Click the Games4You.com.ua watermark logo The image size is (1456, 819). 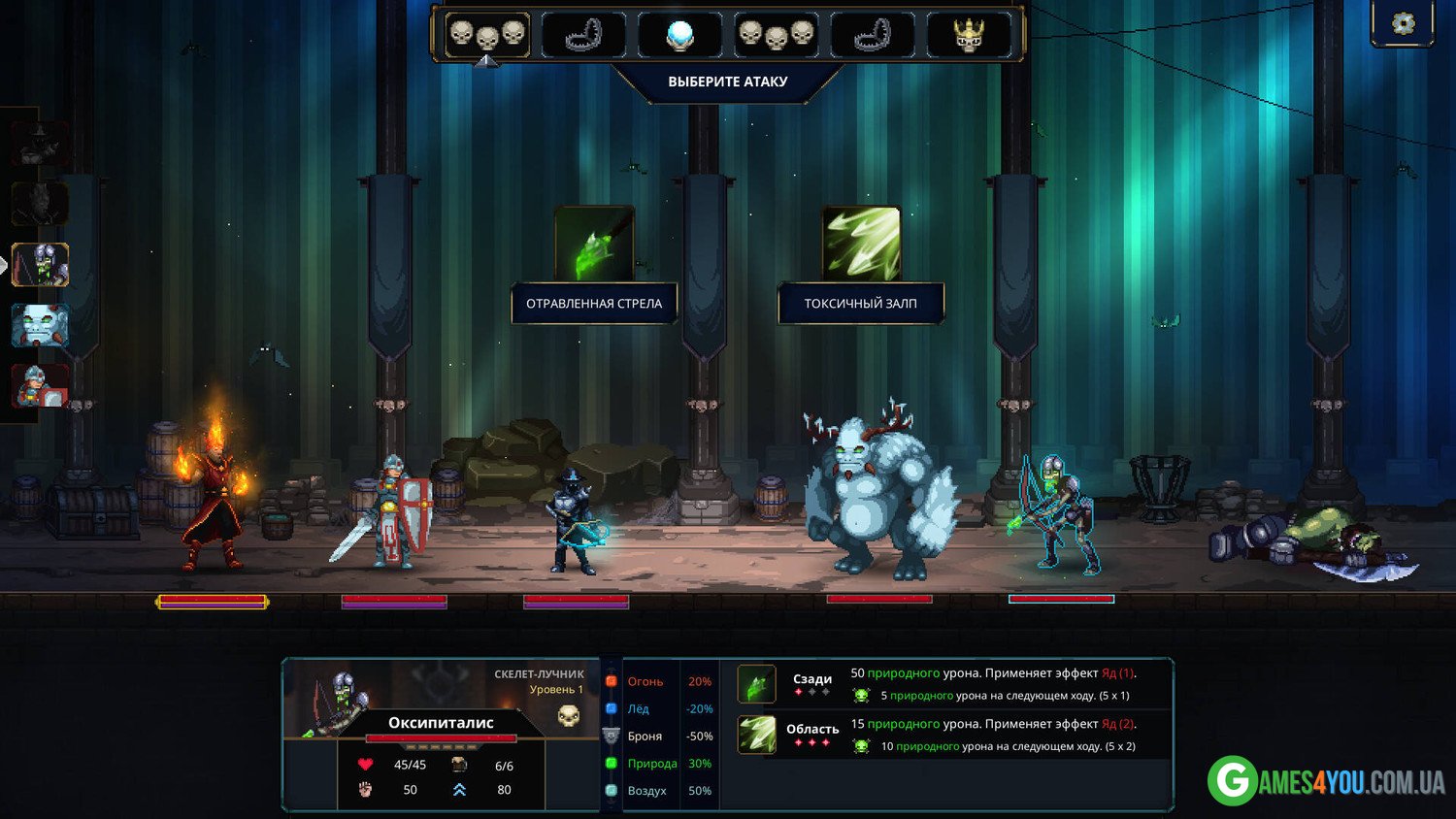[1326, 781]
